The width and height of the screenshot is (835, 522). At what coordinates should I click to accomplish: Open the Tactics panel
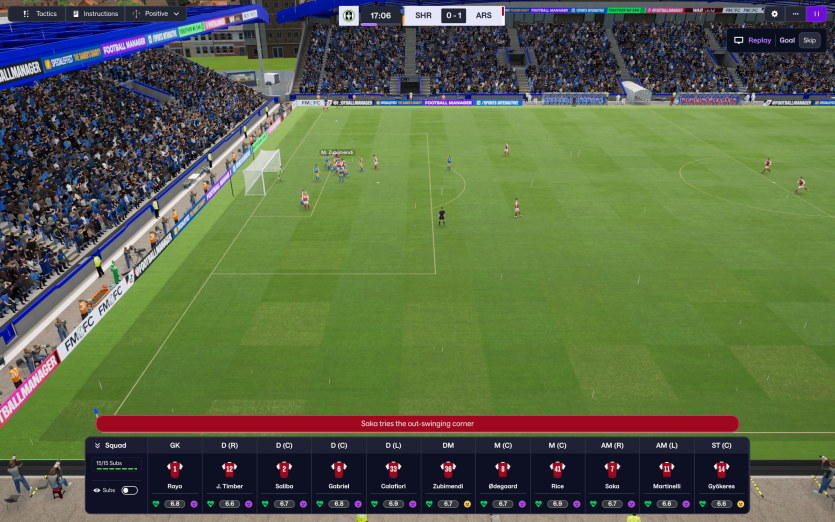[x=40, y=14]
